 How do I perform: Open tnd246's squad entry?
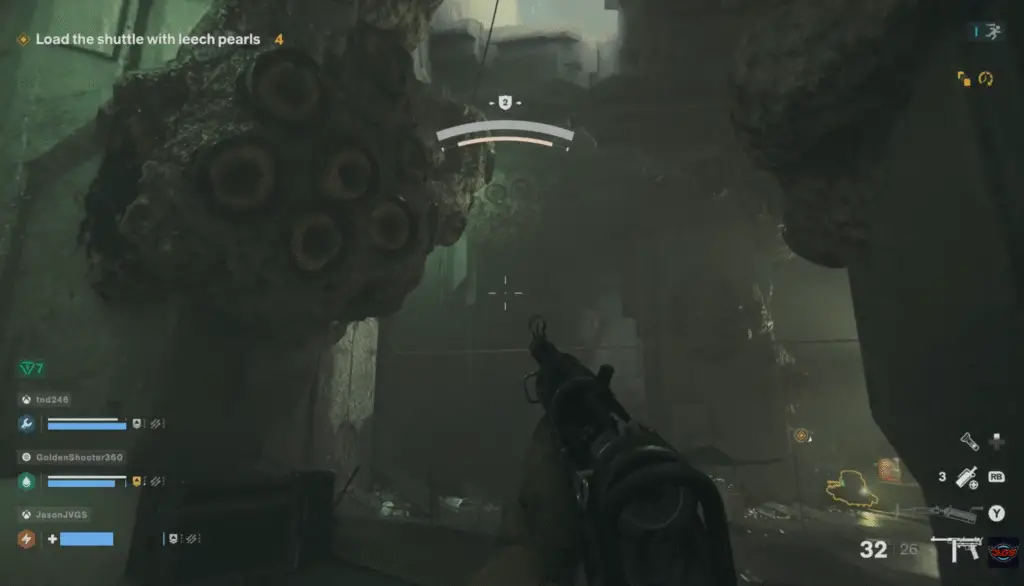[x=54, y=399]
